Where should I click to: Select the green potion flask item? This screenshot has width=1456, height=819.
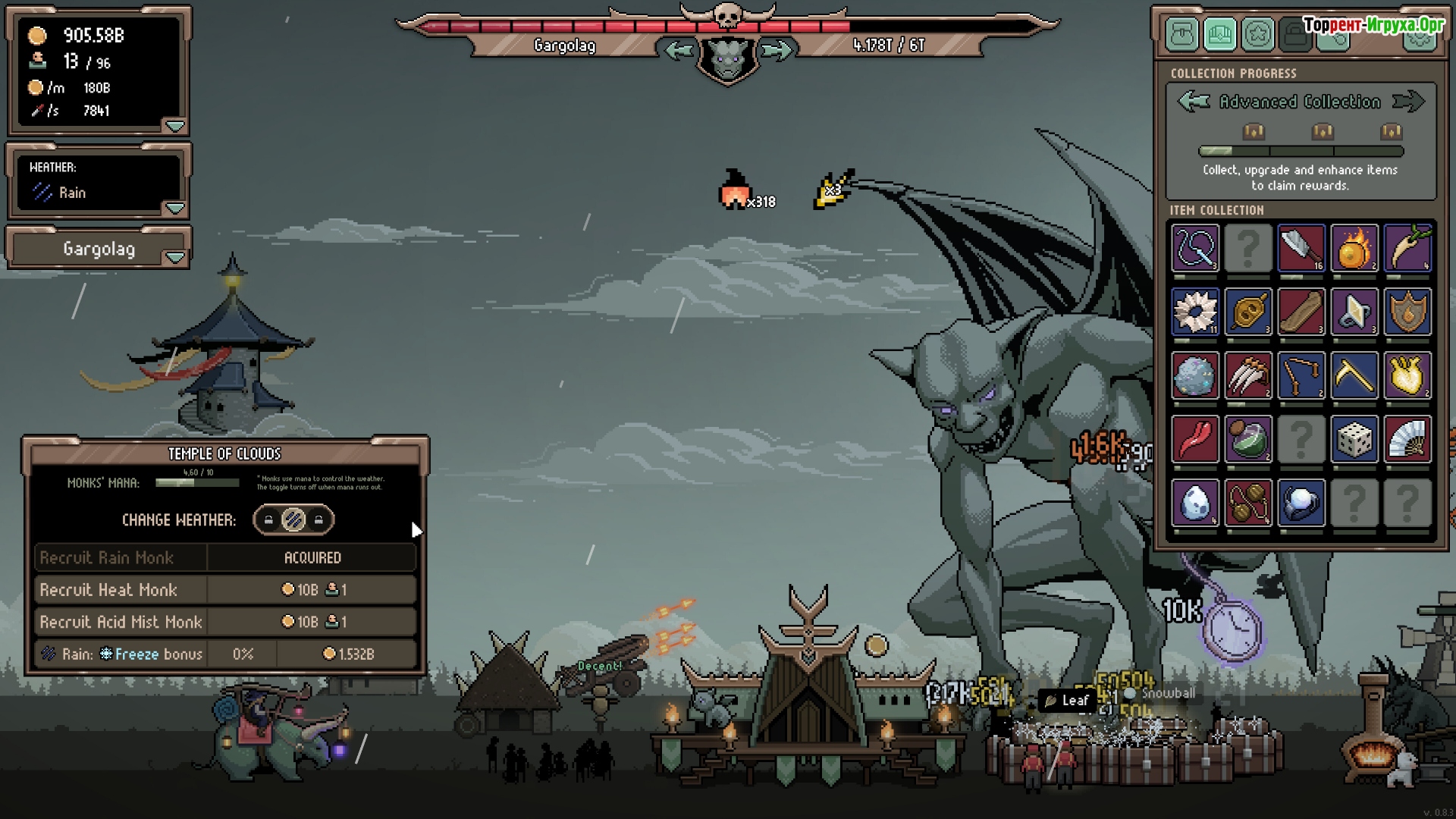tap(1248, 439)
